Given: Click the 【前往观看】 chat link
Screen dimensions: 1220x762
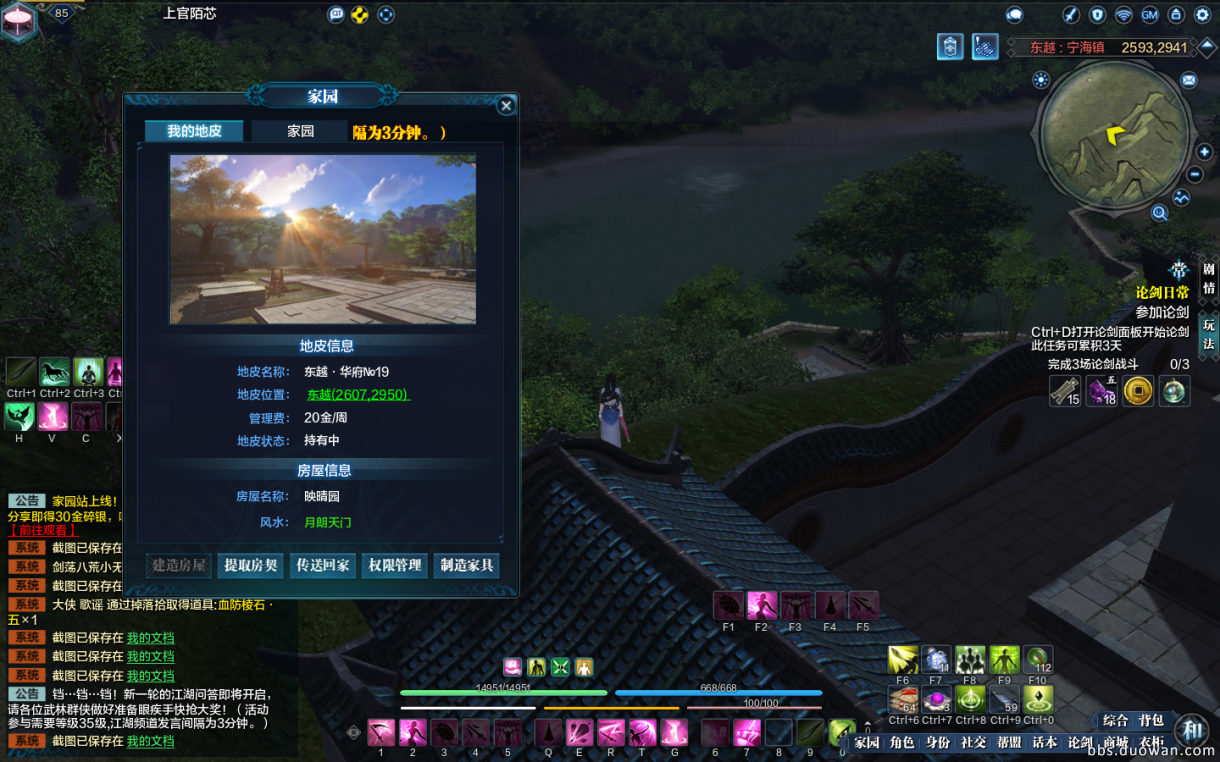Looking at the screenshot, I should [43, 531].
